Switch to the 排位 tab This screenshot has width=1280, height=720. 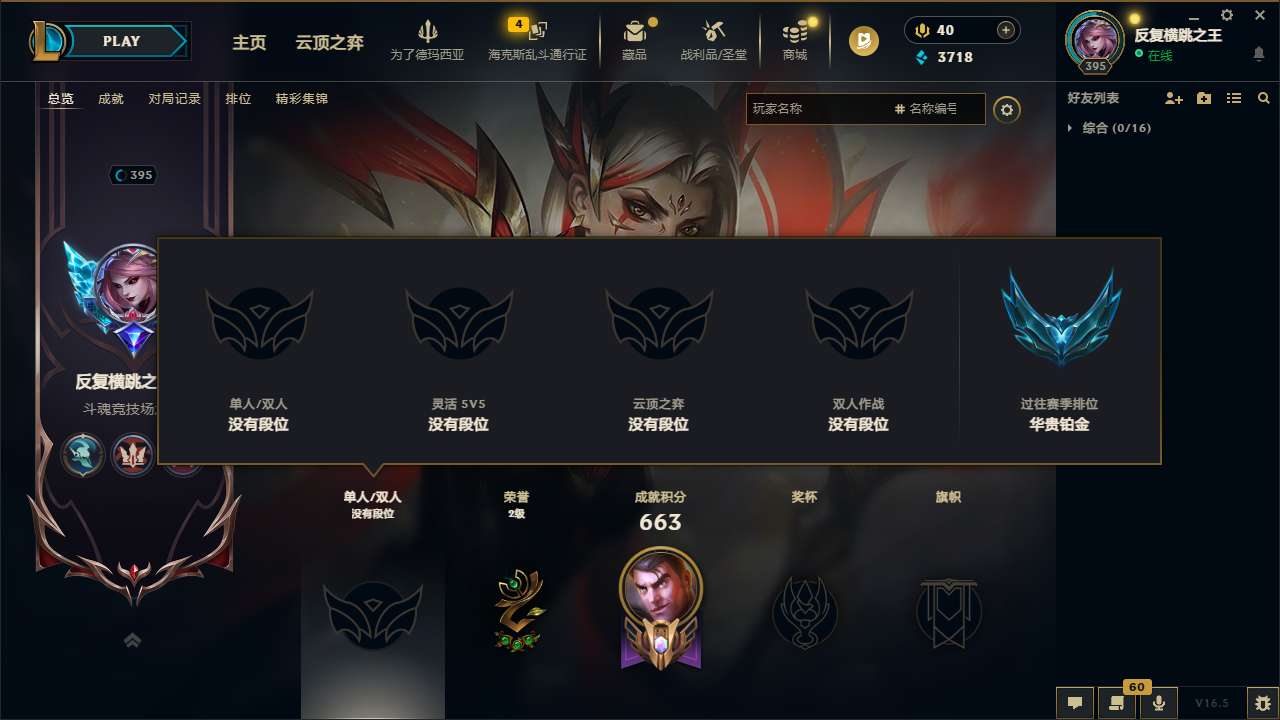[238, 98]
